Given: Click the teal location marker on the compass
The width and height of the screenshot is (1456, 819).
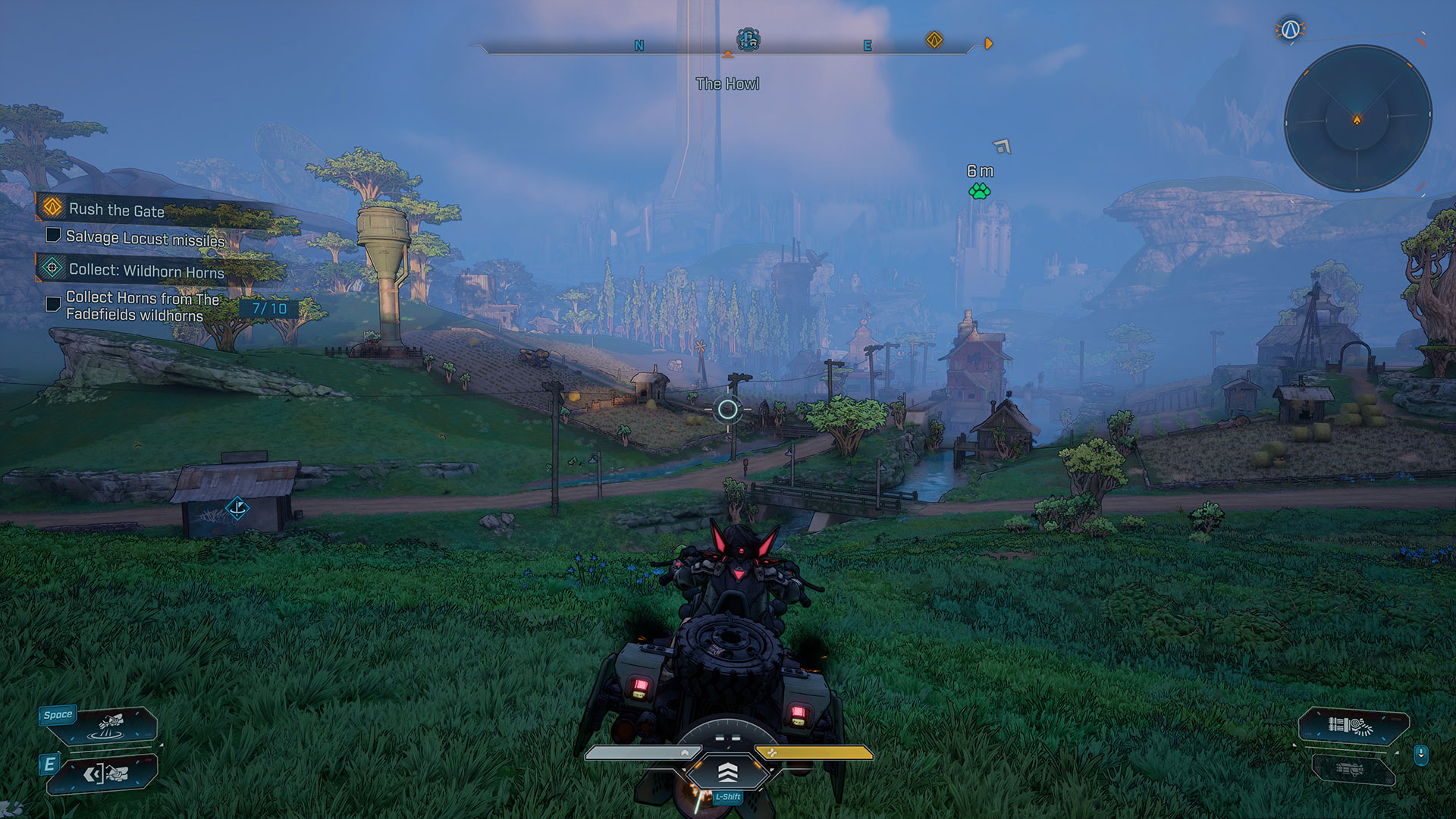Looking at the screenshot, I should (x=748, y=39).
